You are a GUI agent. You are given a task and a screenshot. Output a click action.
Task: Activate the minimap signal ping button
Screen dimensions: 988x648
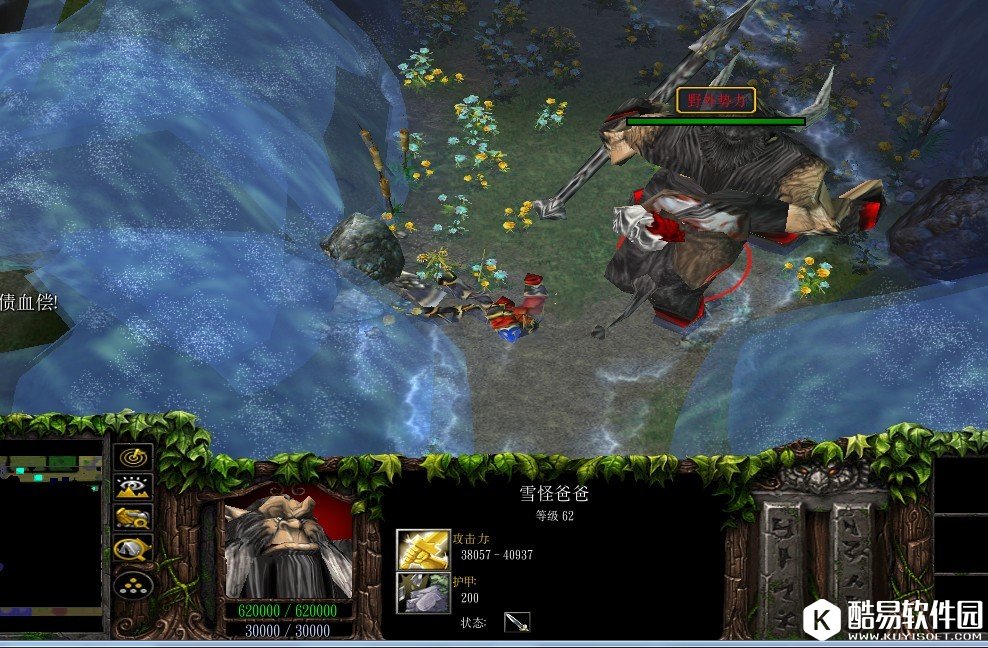click(x=133, y=456)
